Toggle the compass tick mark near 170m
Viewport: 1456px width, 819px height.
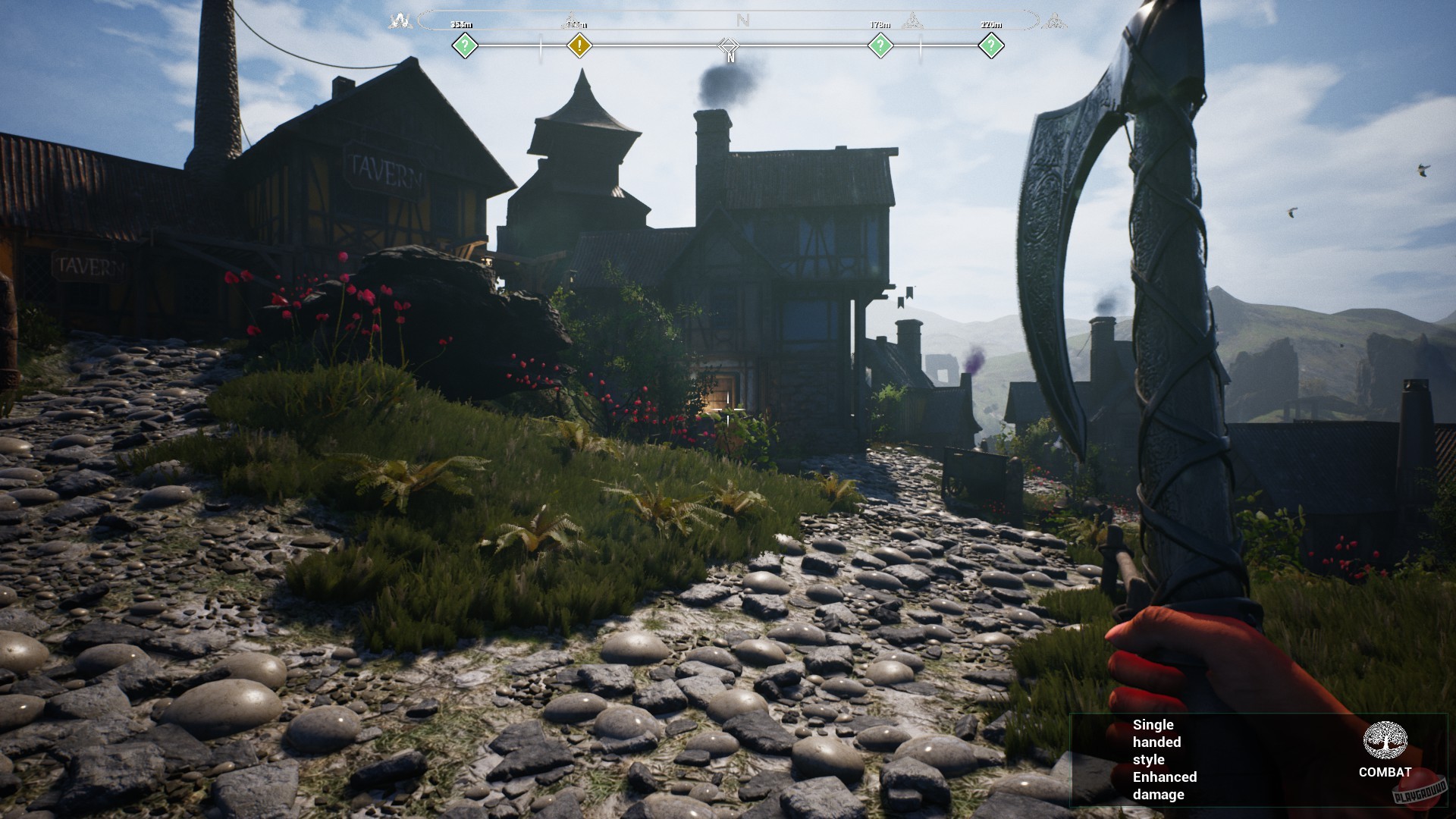click(x=921, y=45)
